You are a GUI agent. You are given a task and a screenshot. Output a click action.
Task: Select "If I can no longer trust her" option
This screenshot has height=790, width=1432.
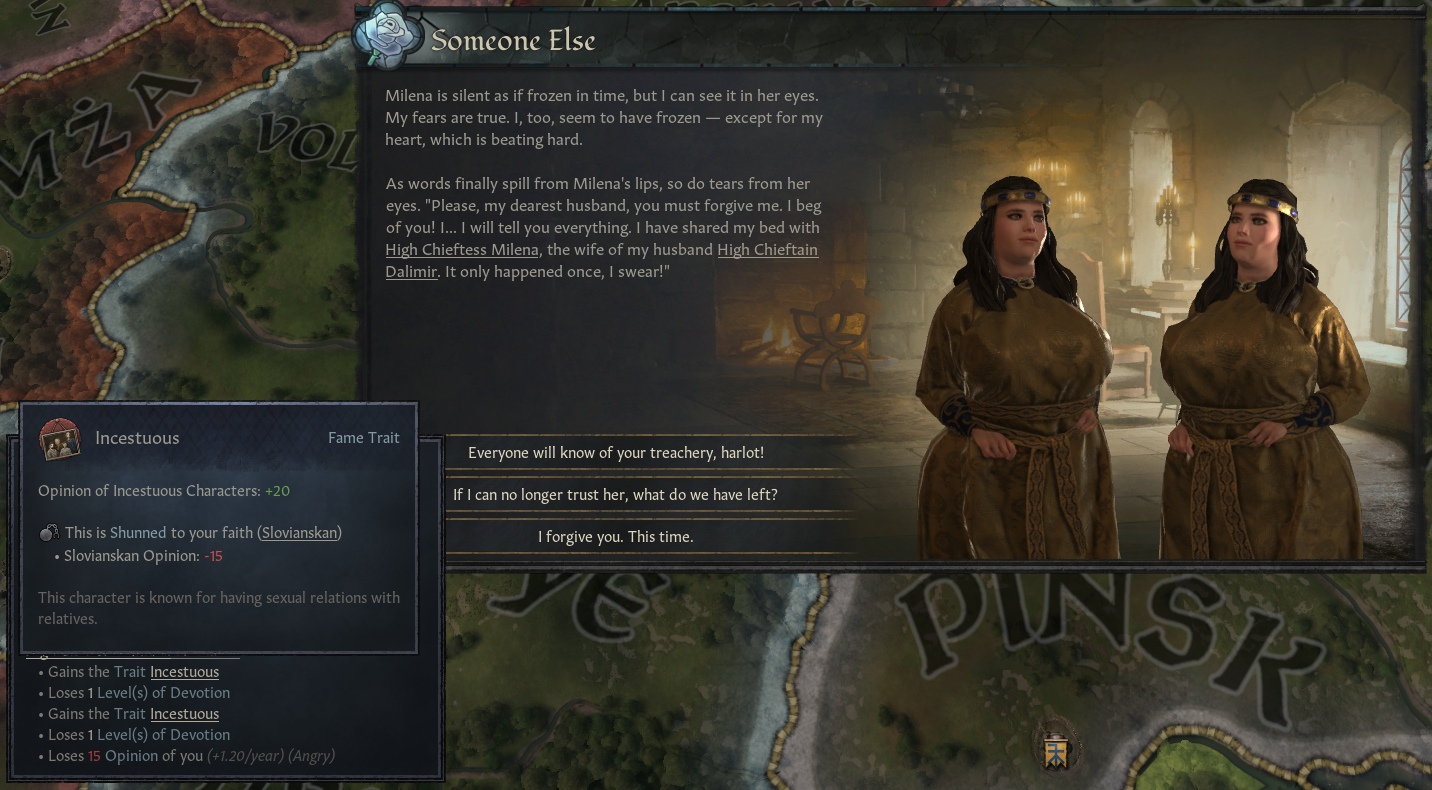click(x=616, y=495)
